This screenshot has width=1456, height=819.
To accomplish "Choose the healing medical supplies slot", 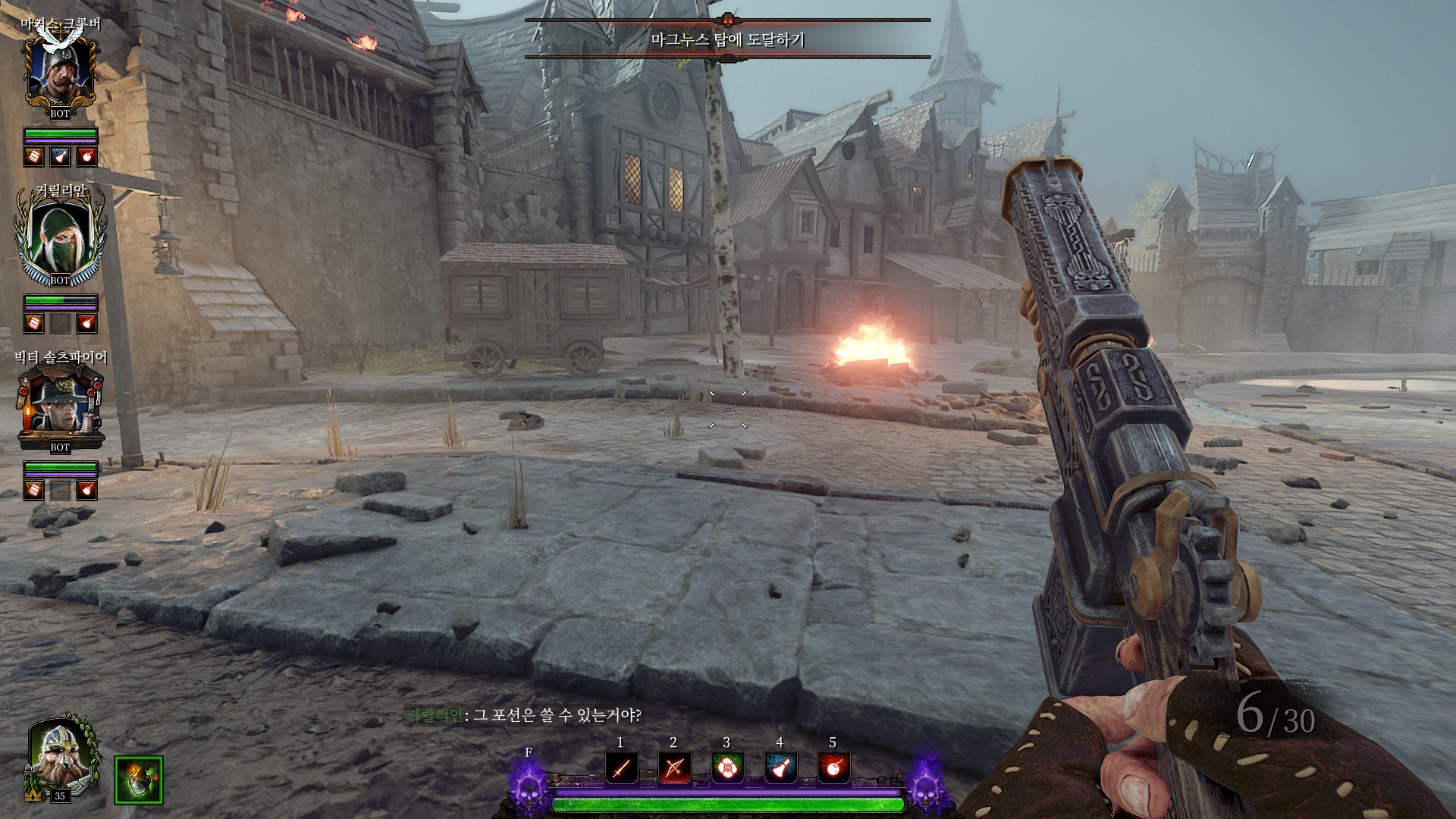I will point(727,769).
